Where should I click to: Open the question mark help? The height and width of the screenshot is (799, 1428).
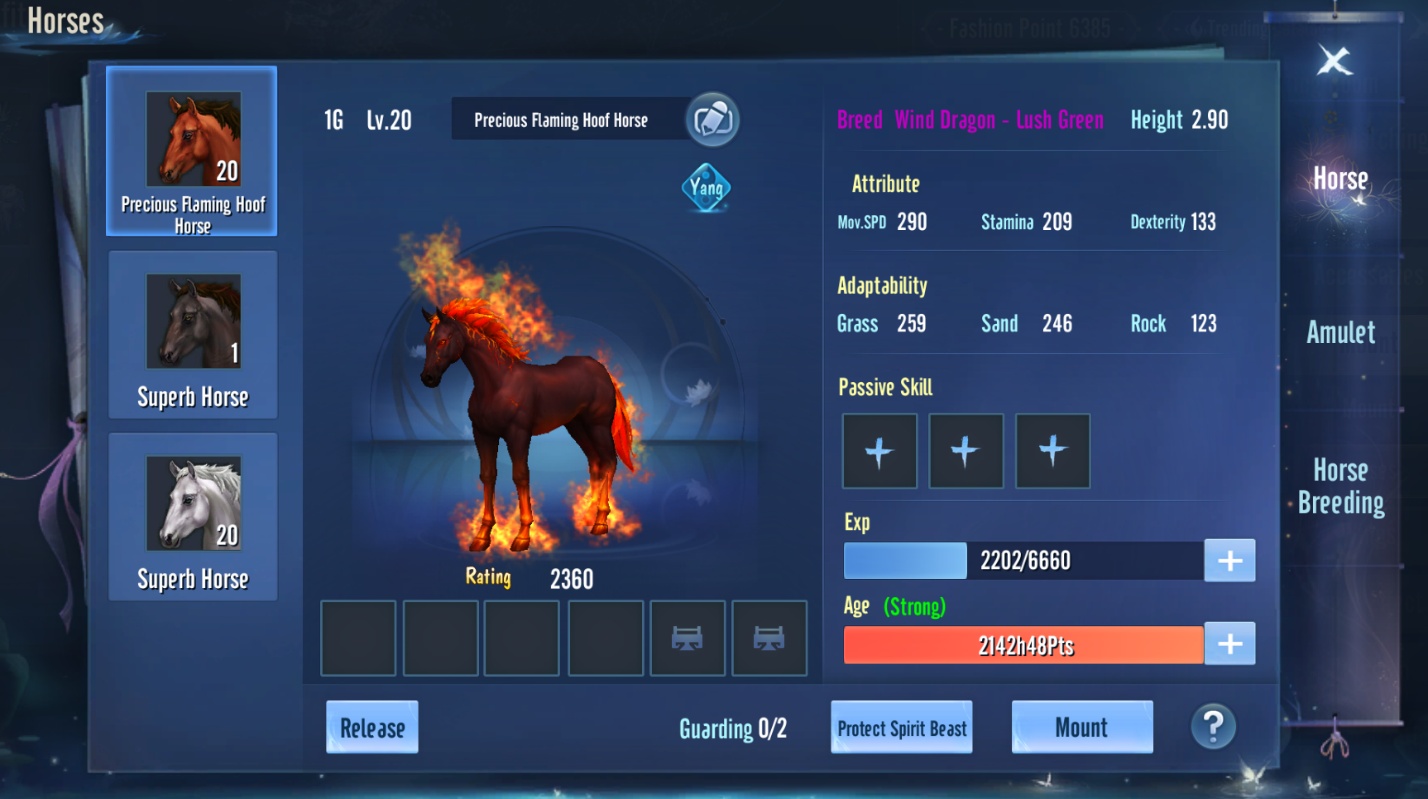click(x=1213, y=726)
